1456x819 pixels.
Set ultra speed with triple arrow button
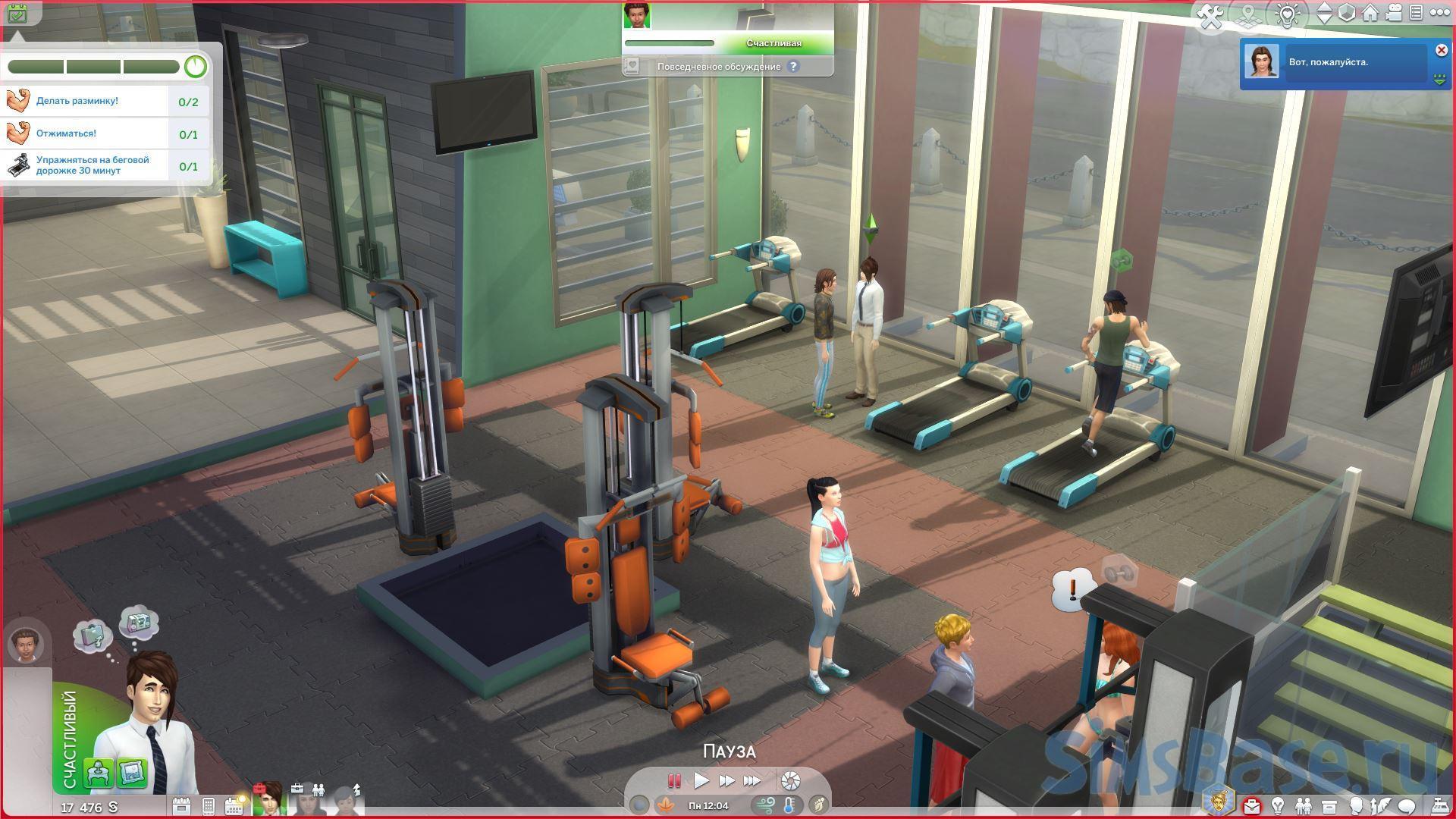(752, 780)
